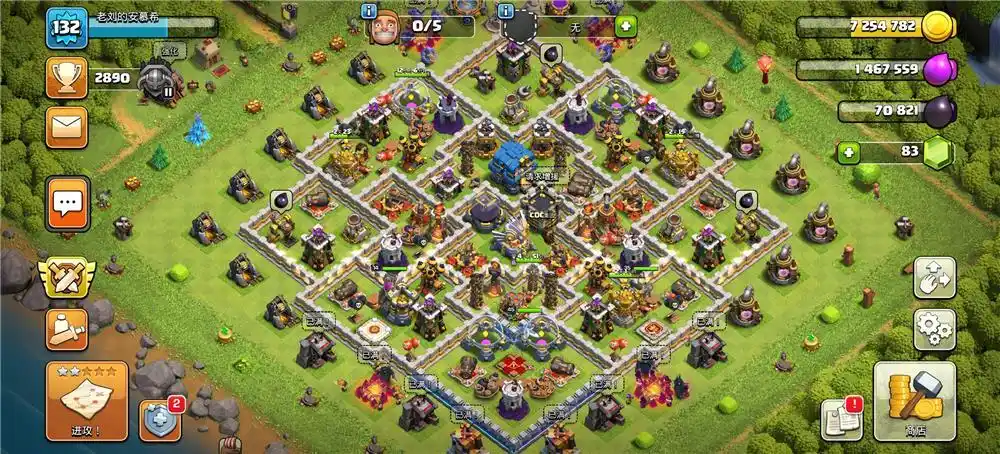Open the Shop with the hammer icon
This screenshot has height=454, width=1000.
point(914,401)
